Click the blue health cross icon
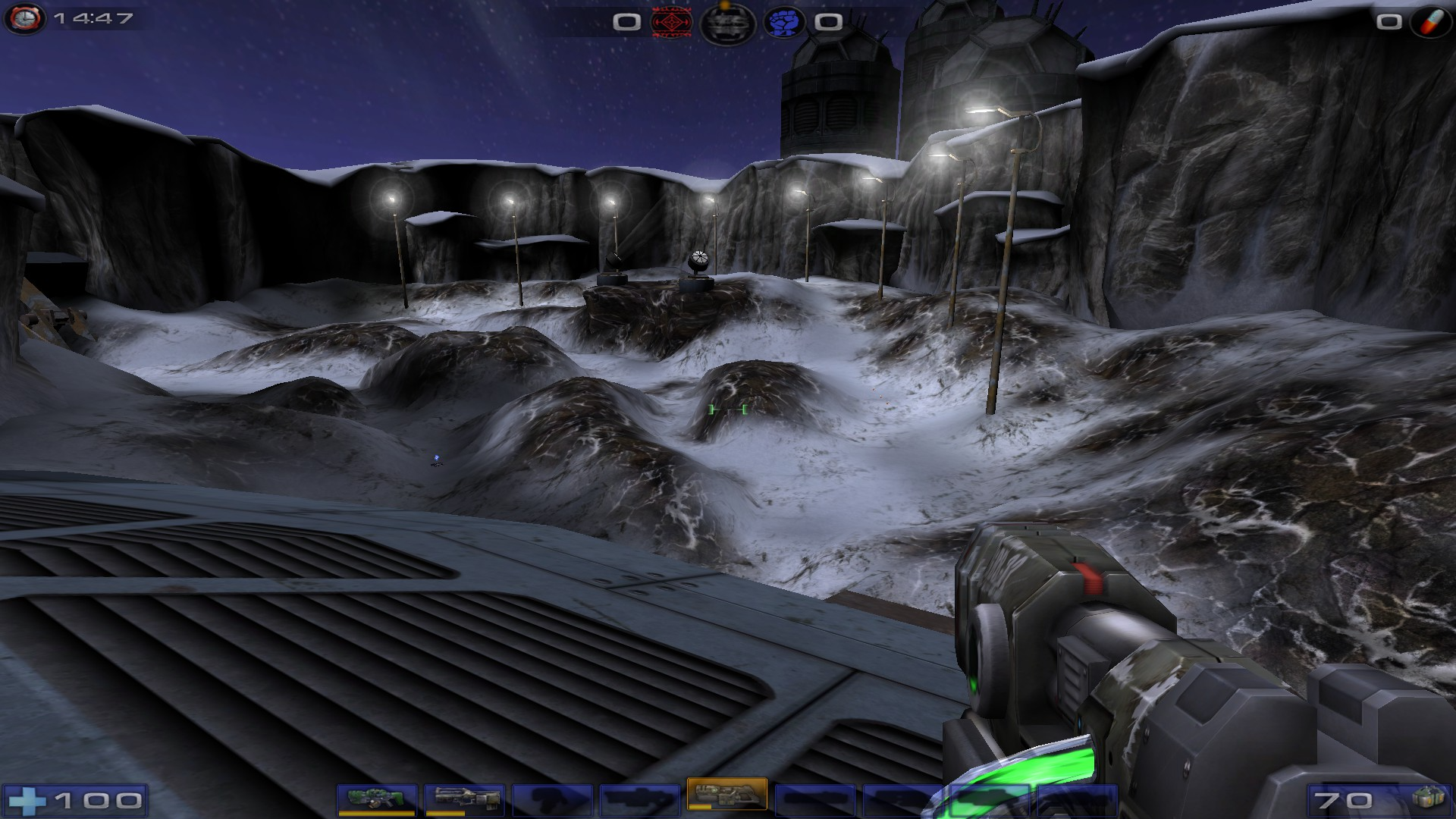 (x=29, y=800)
